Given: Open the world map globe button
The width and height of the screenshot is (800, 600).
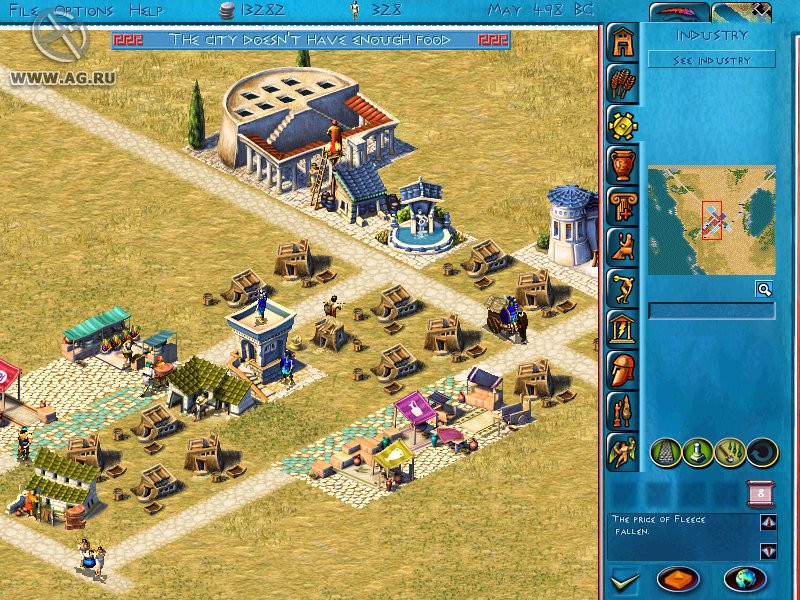Looking at the screenshot, I should [744, 579].
